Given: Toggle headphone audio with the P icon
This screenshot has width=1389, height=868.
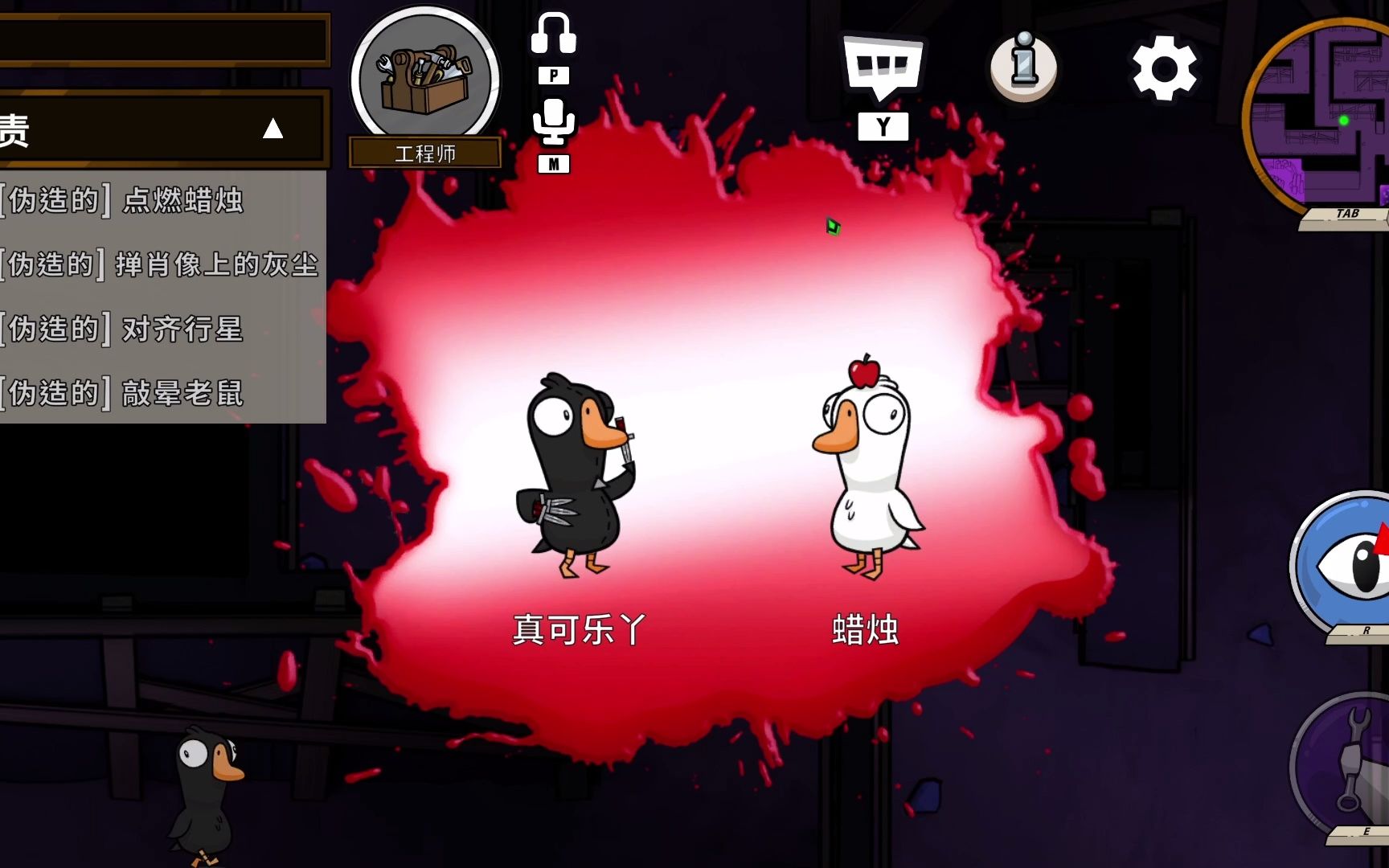Looking at the screenshot, I should (x=554, y=77).
